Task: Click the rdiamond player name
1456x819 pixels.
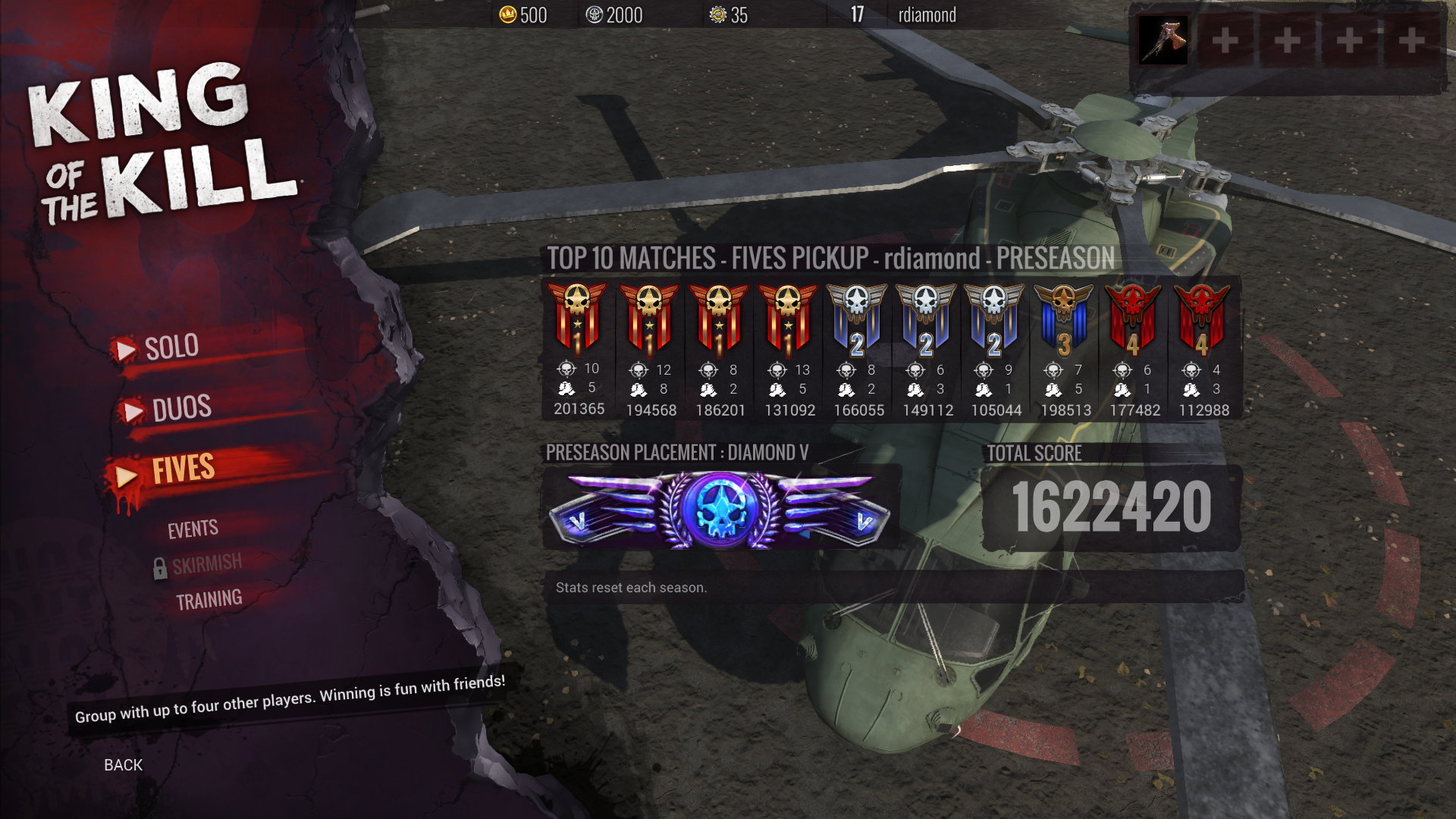Action: (x=927, y=14)
